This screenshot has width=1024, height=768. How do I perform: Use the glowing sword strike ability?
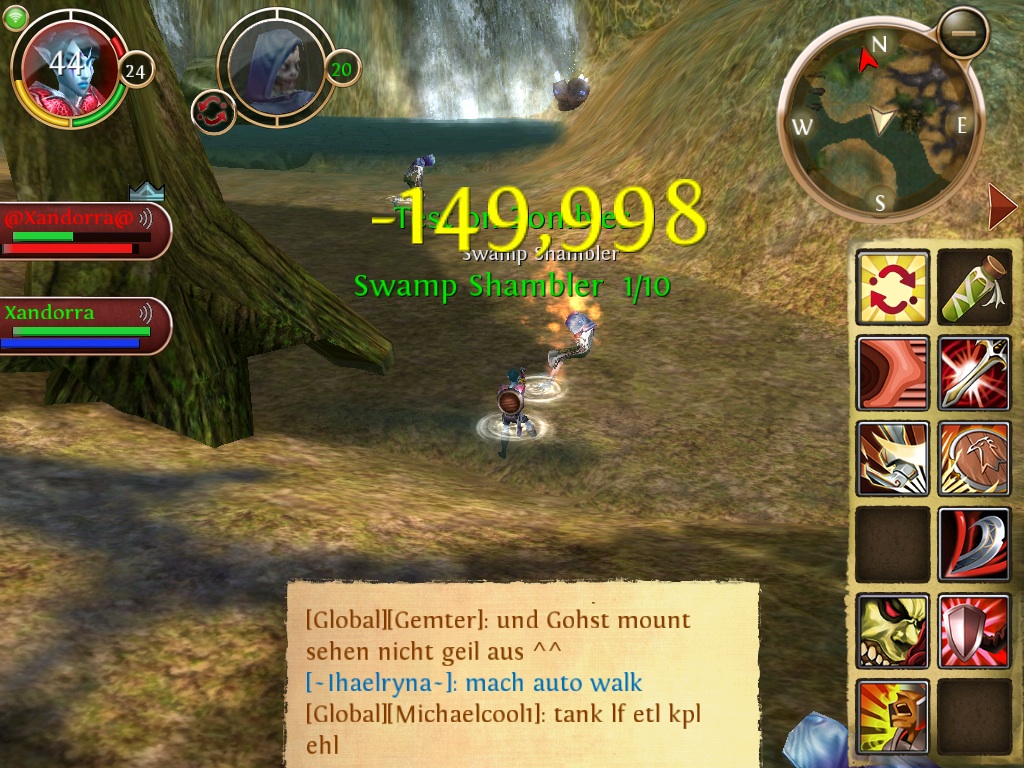coord(975,373)
